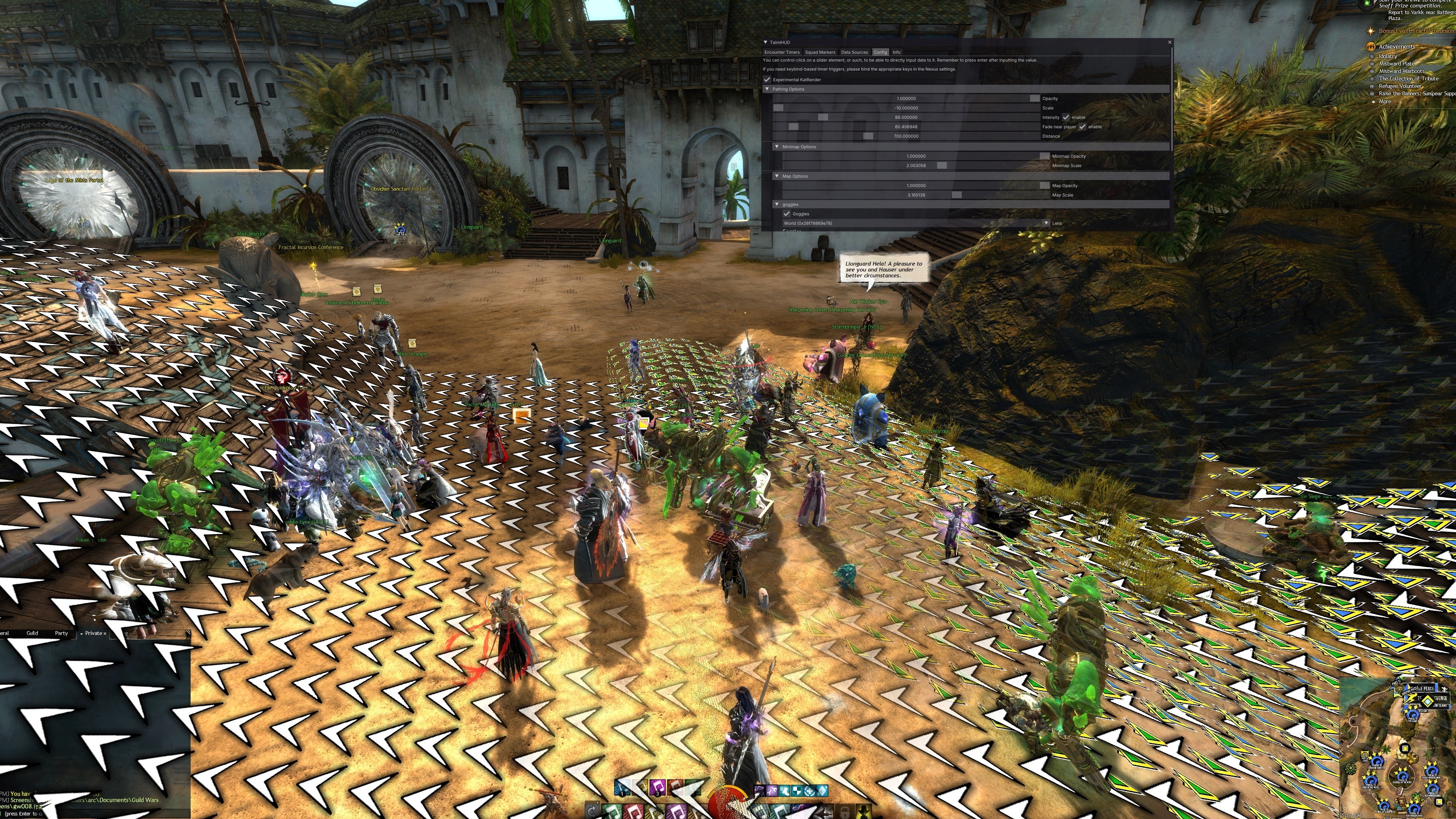Screen dimensions: 1456x819
Task: Select the Data Sources tab
Action: [x=854, y=52]
